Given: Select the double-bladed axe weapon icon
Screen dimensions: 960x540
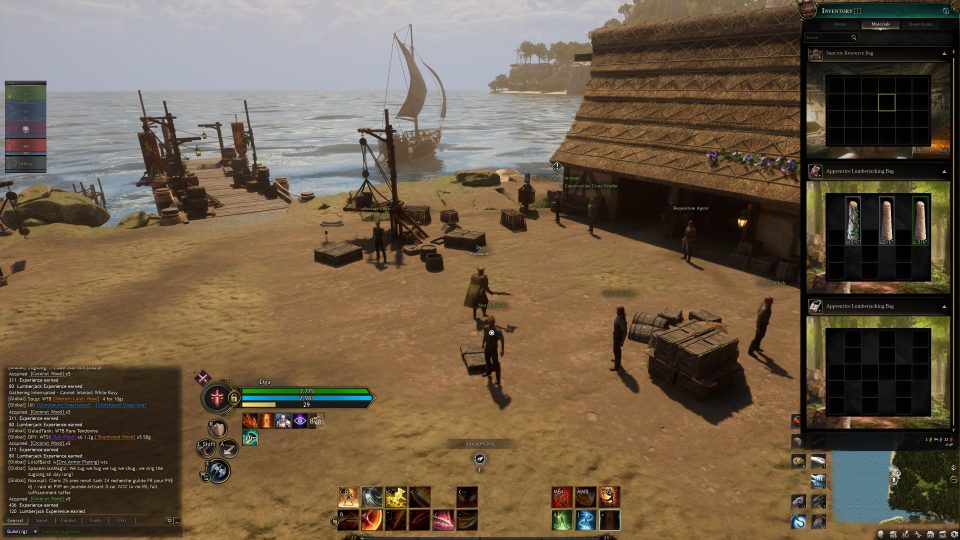Looking at the screenshot, I should point(219,470).
